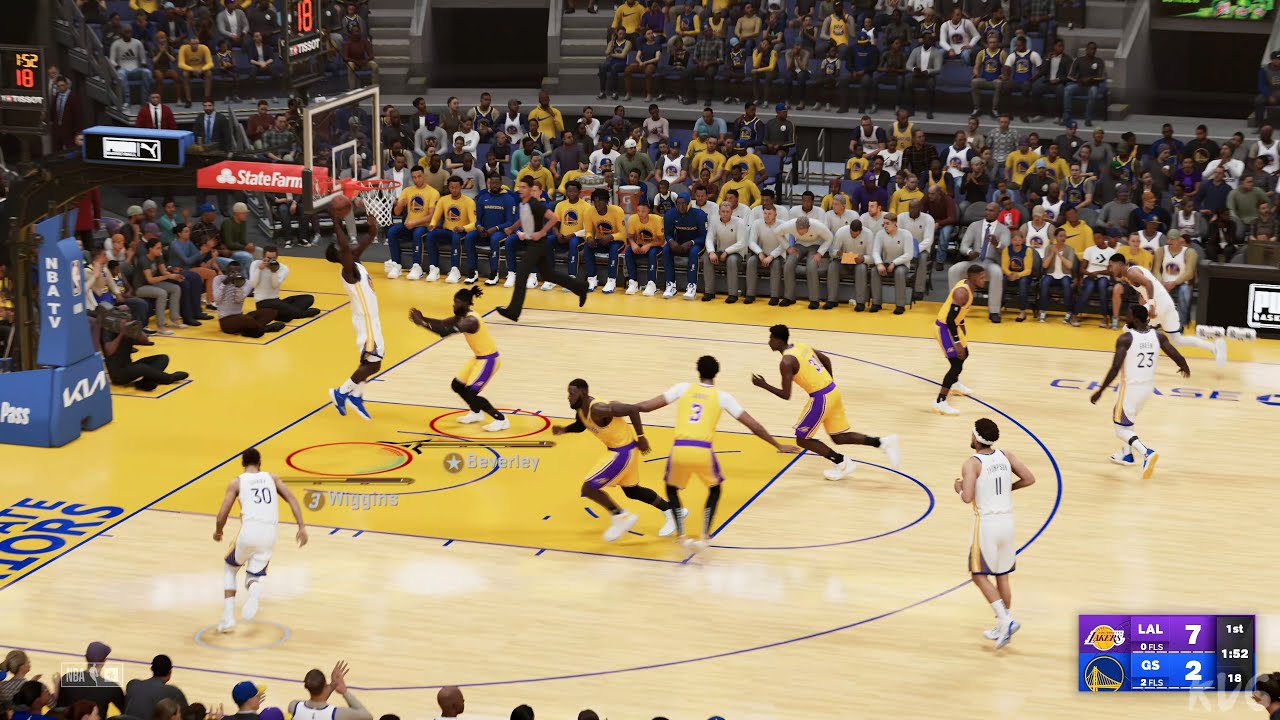
Task: Toggle the GS '2 FLS' fouls indicator
Action: (x=1150, y=684)
